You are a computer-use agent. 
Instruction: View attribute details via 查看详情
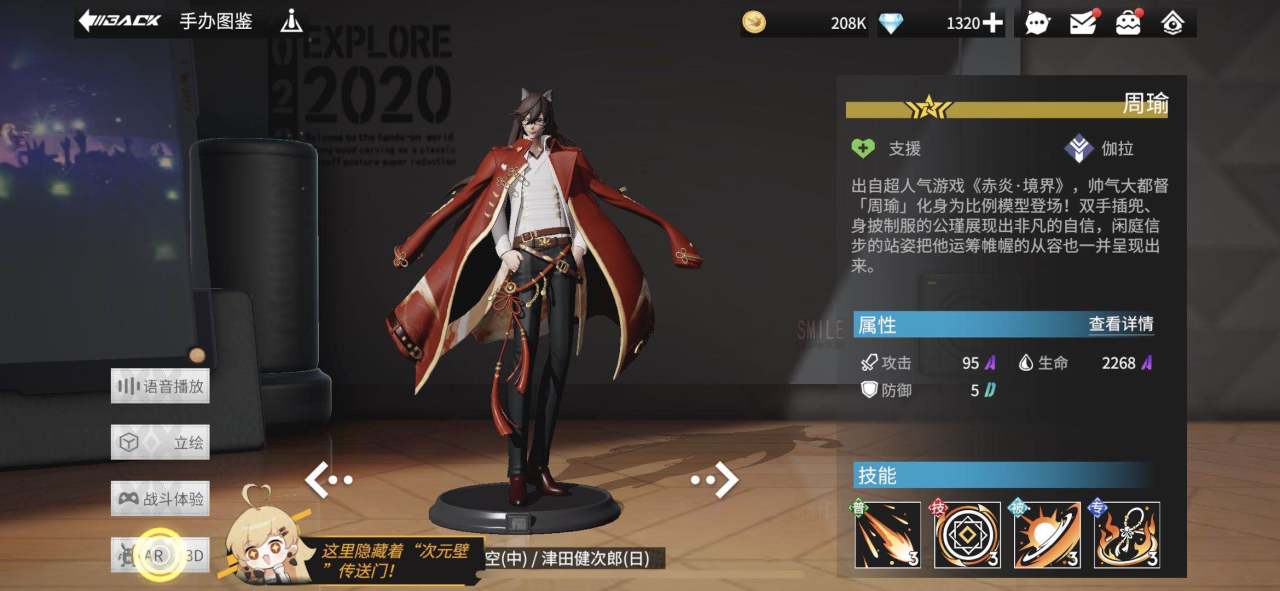click(x=1120, y=324)
